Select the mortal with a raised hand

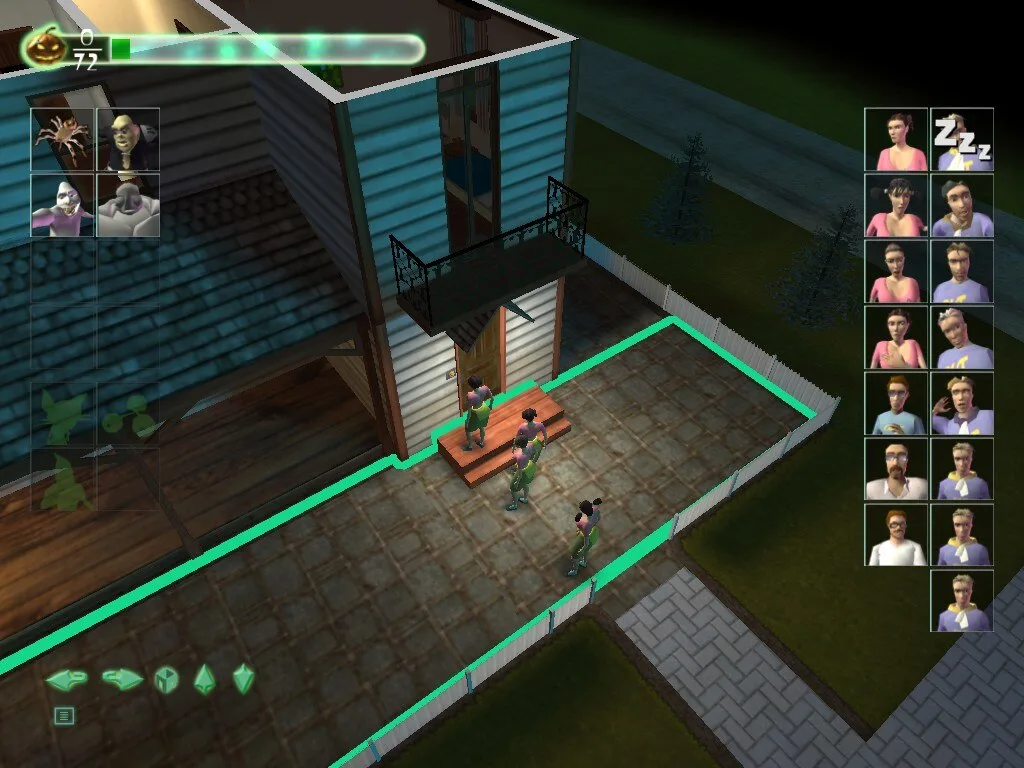[x=962, y=403]
